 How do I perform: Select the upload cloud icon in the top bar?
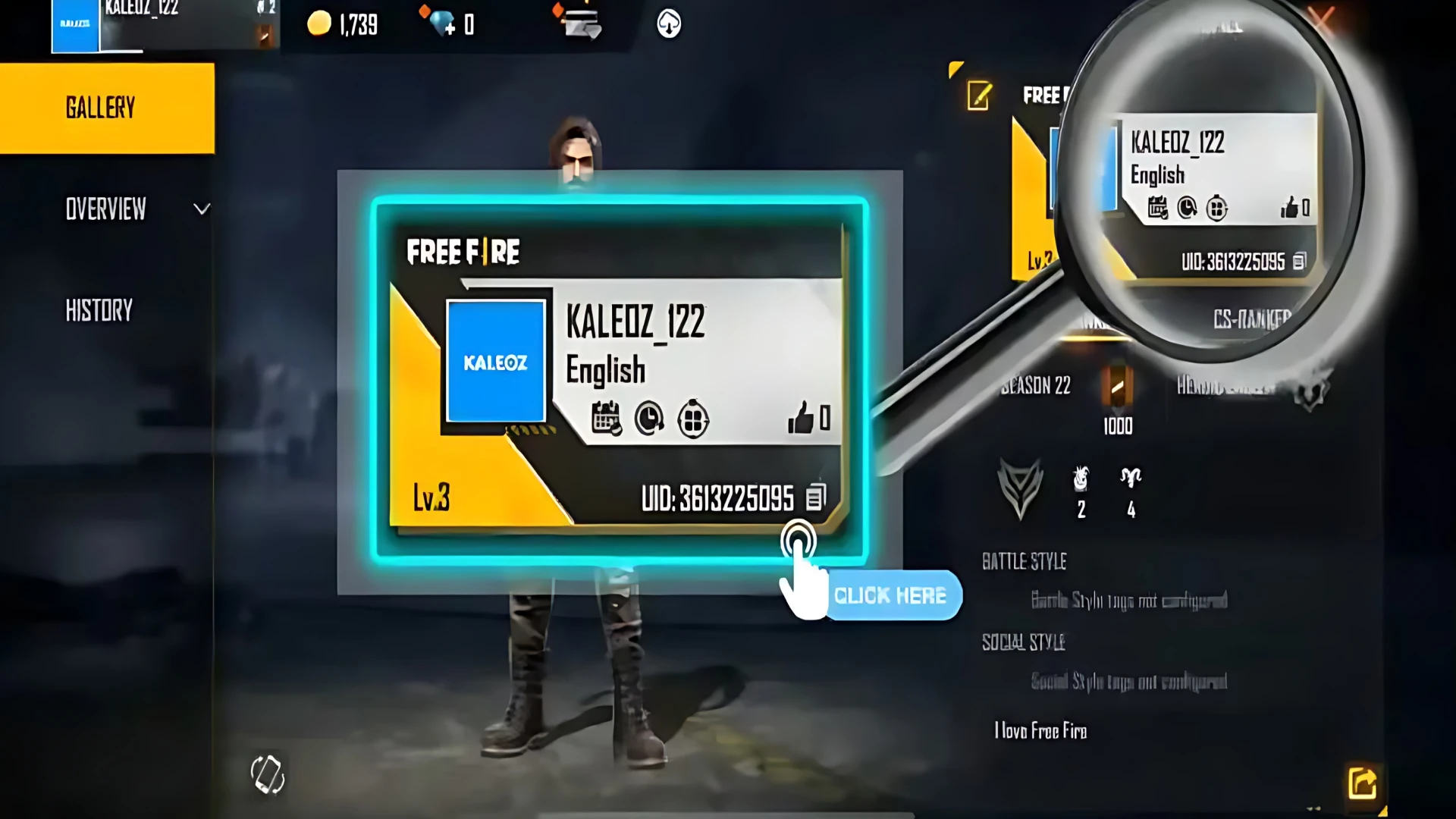coord(668,24)
